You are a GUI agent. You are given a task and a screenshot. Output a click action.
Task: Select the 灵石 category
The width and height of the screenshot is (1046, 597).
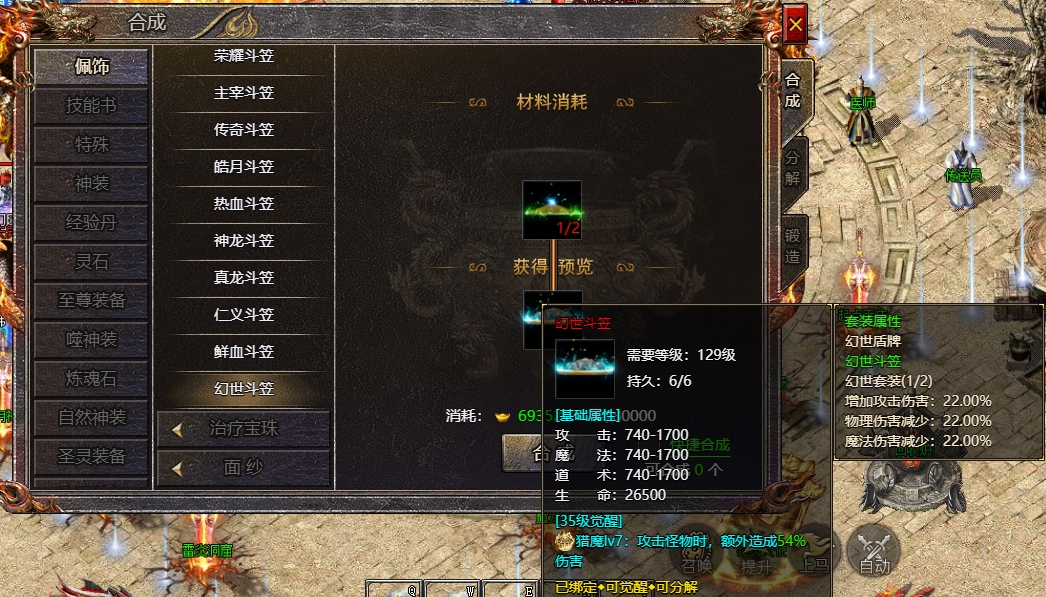coord(92,262)
